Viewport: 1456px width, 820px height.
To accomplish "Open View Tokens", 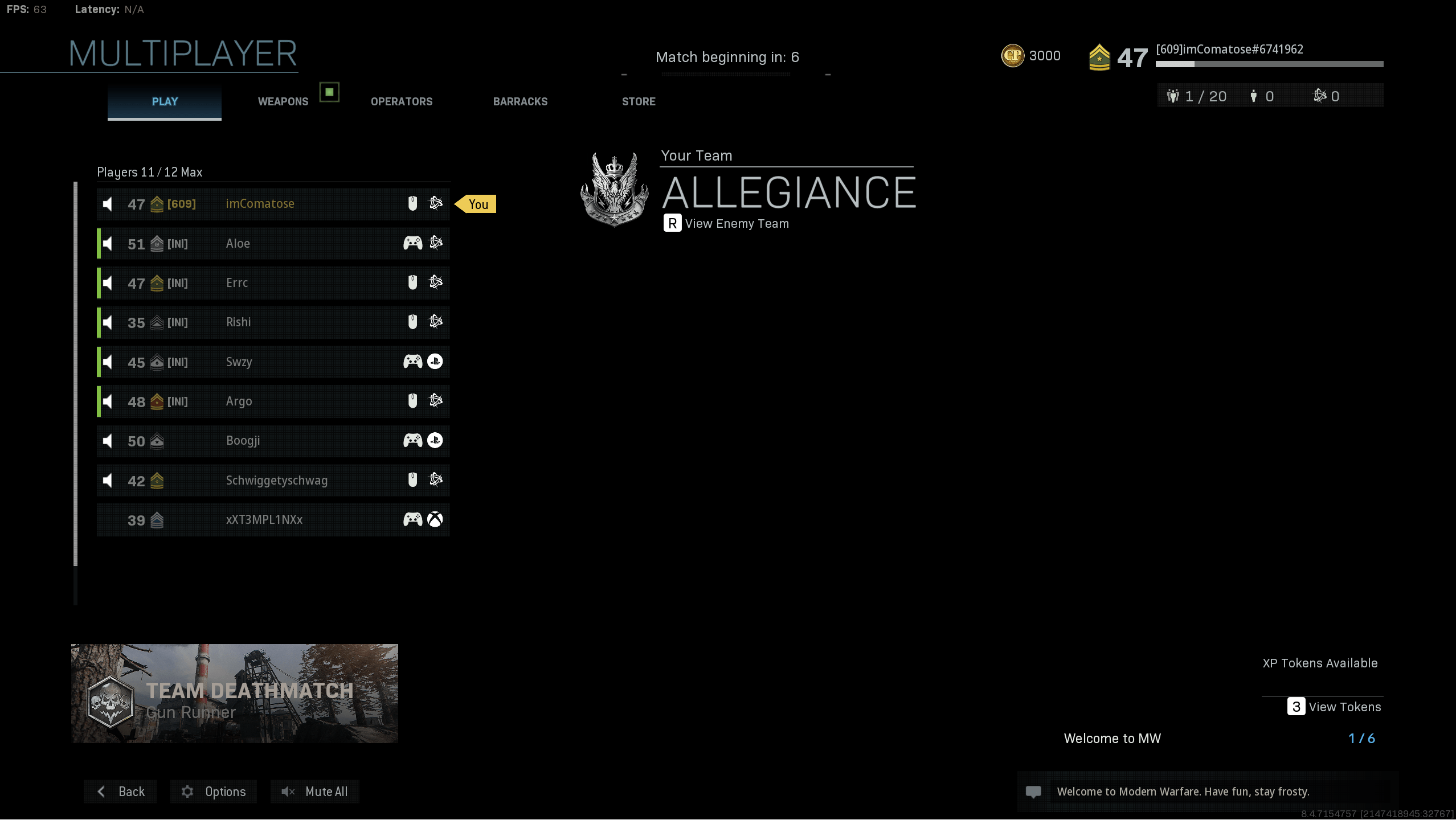I will (x=1345, y=707).
